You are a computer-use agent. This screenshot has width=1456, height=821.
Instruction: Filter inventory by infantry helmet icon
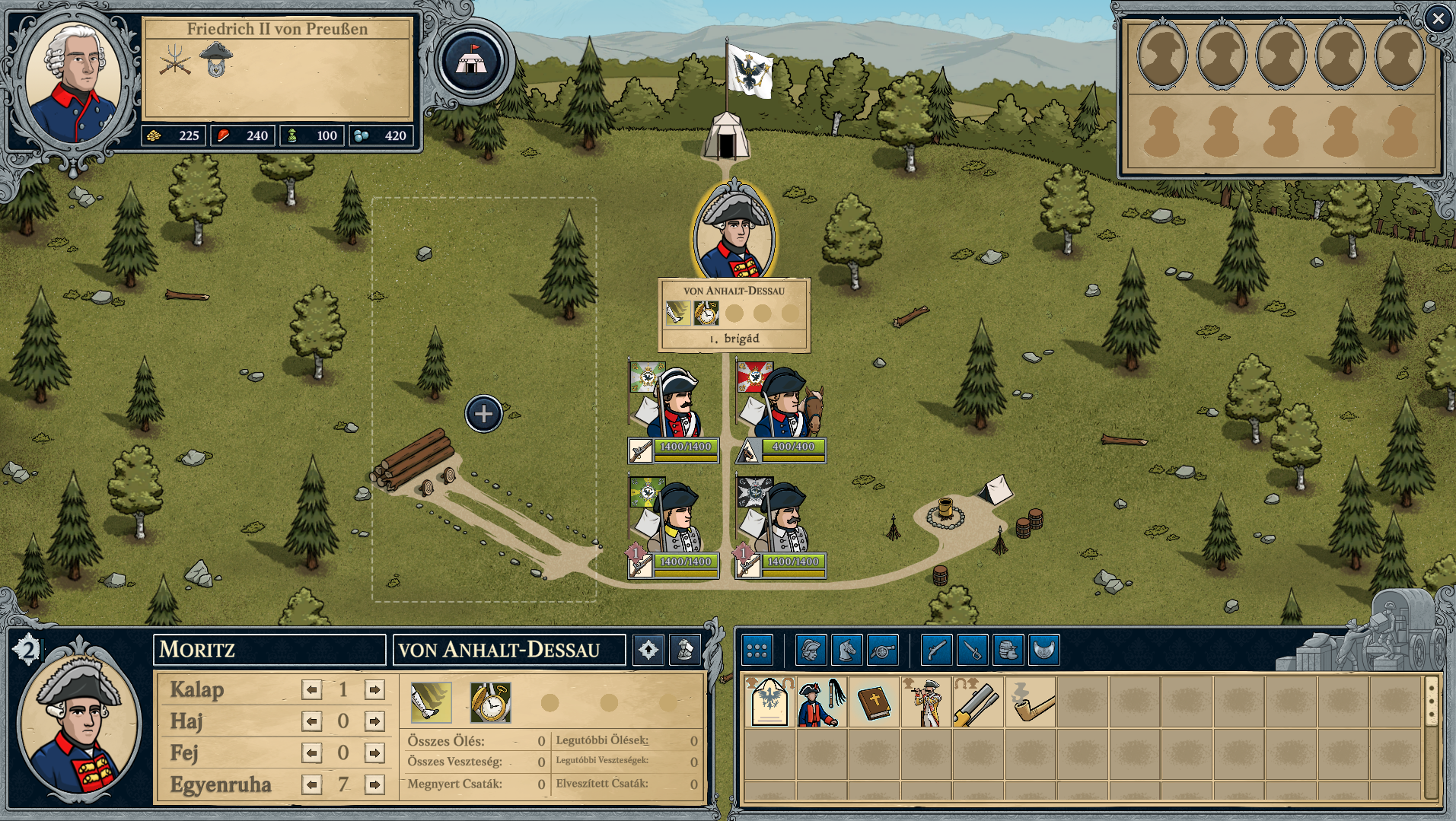pos(811,650)
